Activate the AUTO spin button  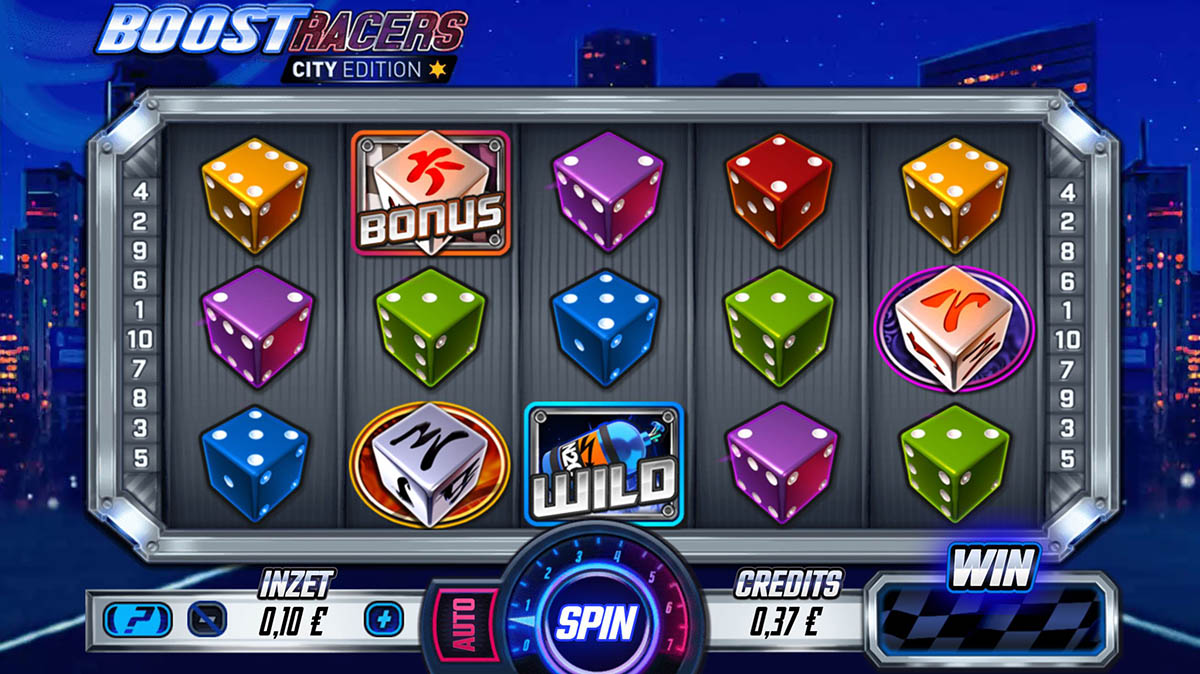pyautogui.click(x=466, y=622)
